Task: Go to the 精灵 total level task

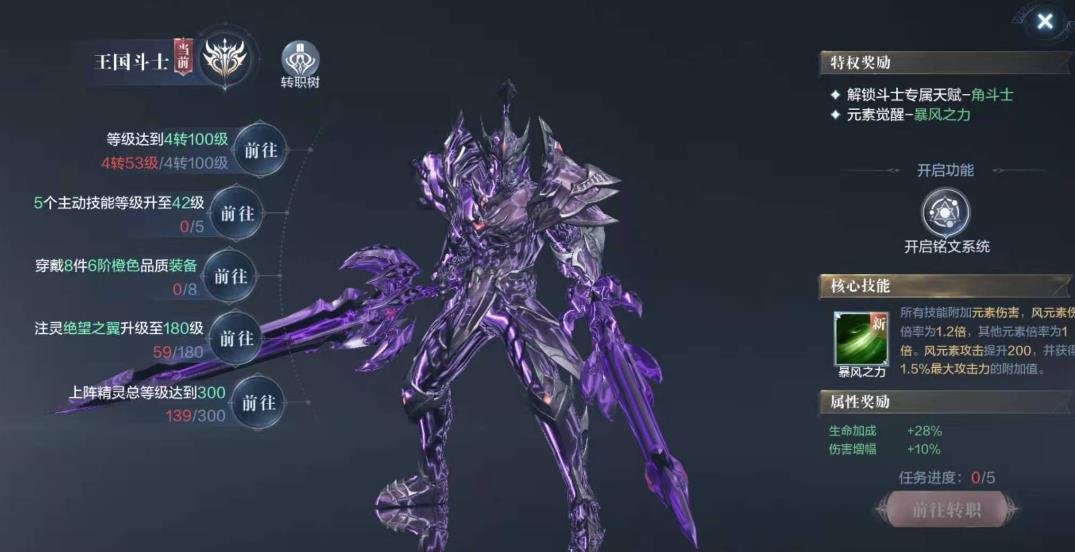Action: [x=259, y=402]
